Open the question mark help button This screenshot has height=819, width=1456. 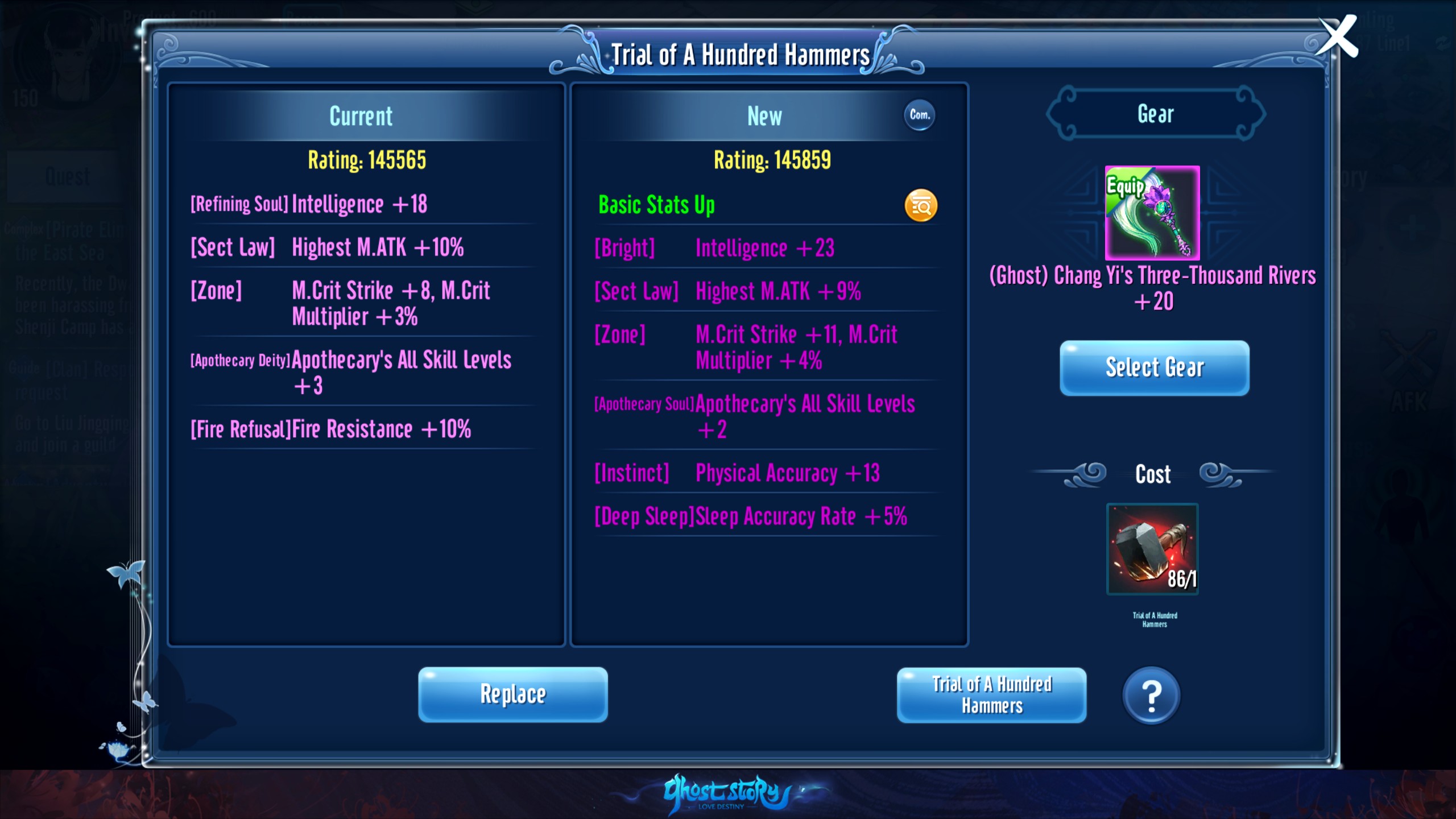(1151, 695)
